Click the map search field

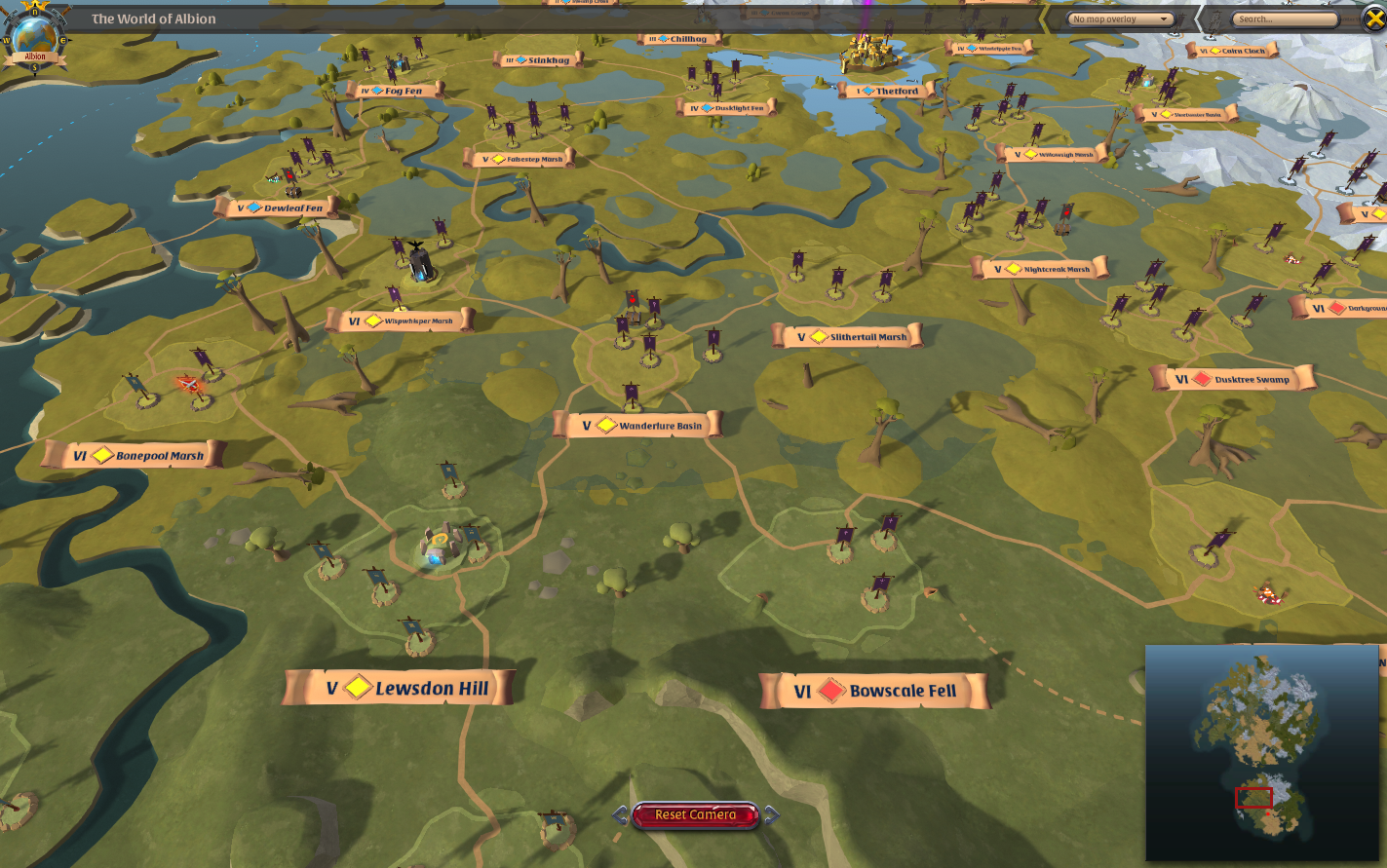click(1285, 19)
